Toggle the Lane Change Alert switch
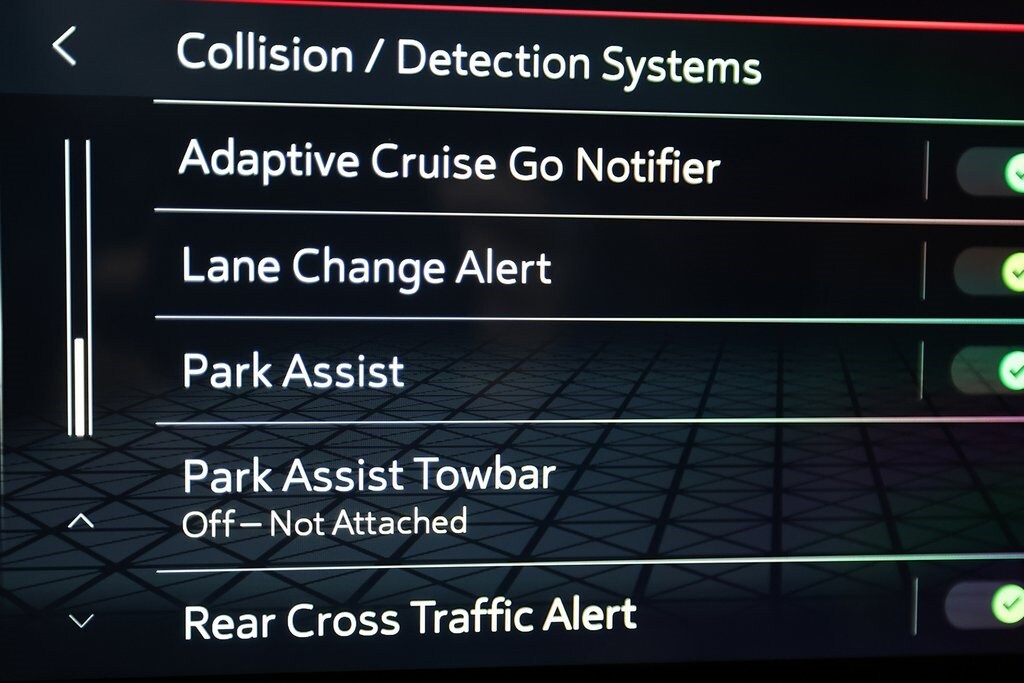 point(990,270)
